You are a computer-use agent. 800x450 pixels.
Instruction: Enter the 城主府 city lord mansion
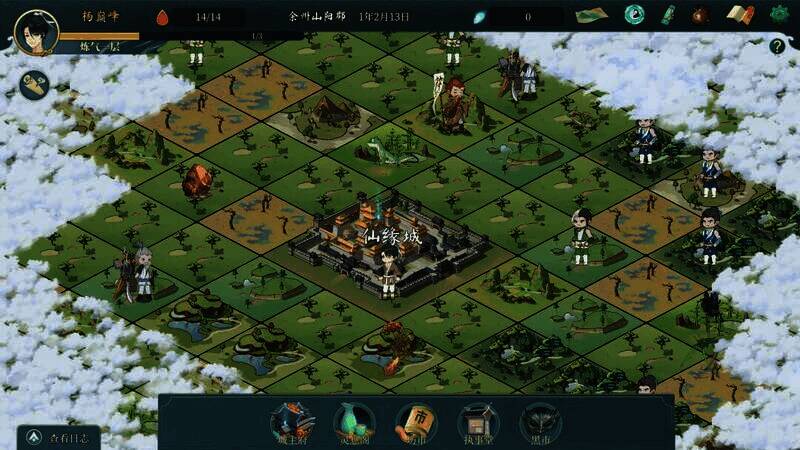[x=293, y=422]
